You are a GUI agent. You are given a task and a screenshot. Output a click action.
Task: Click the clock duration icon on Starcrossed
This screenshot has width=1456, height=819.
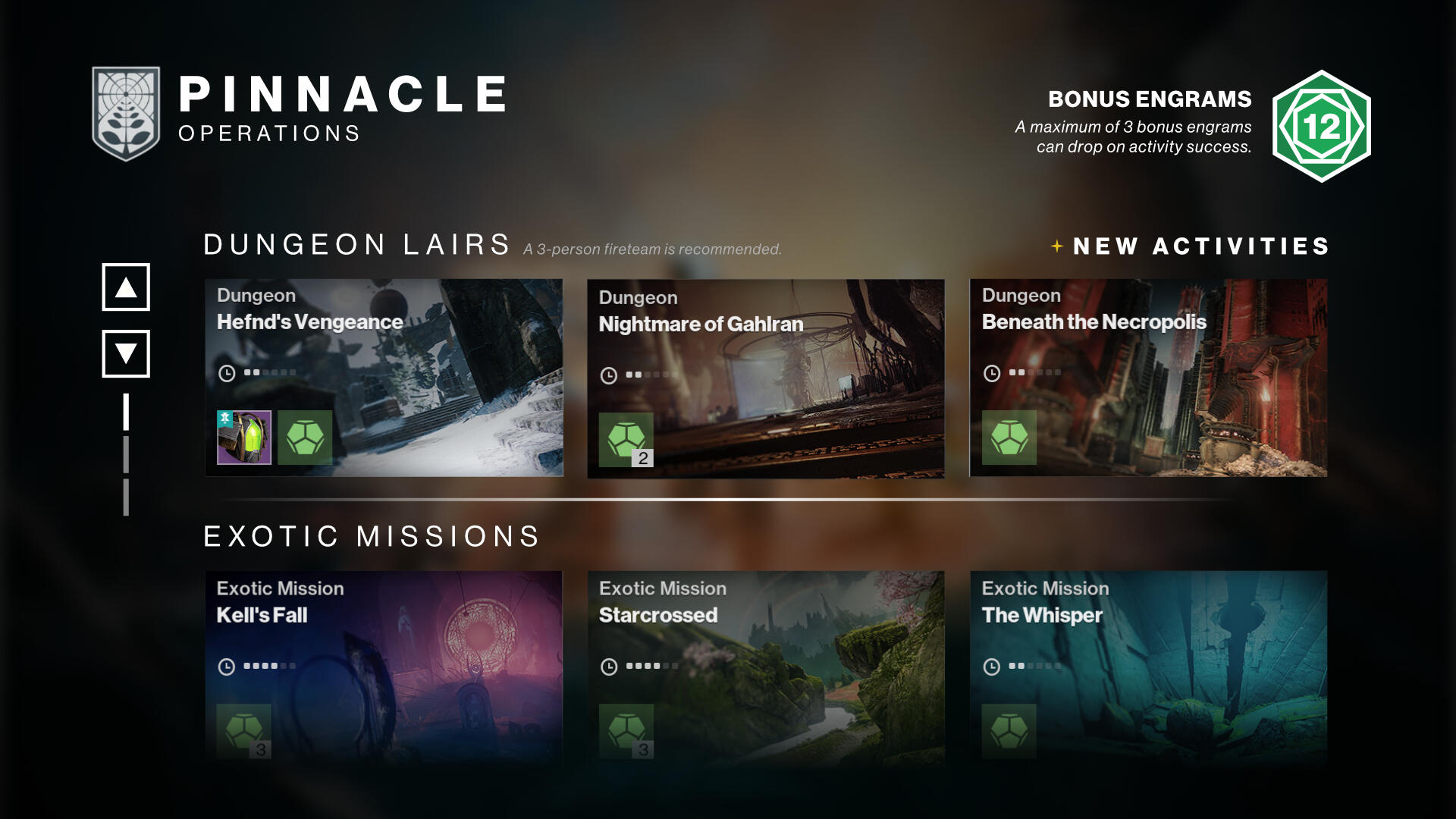coord(607,667)
